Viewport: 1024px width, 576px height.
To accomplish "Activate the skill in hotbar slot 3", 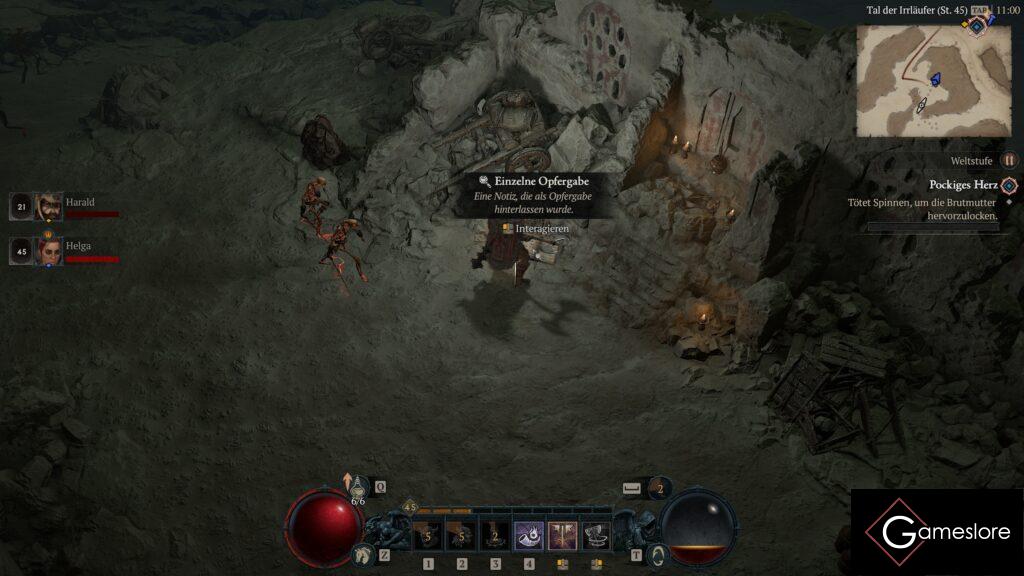I will [x=495, y=537].
